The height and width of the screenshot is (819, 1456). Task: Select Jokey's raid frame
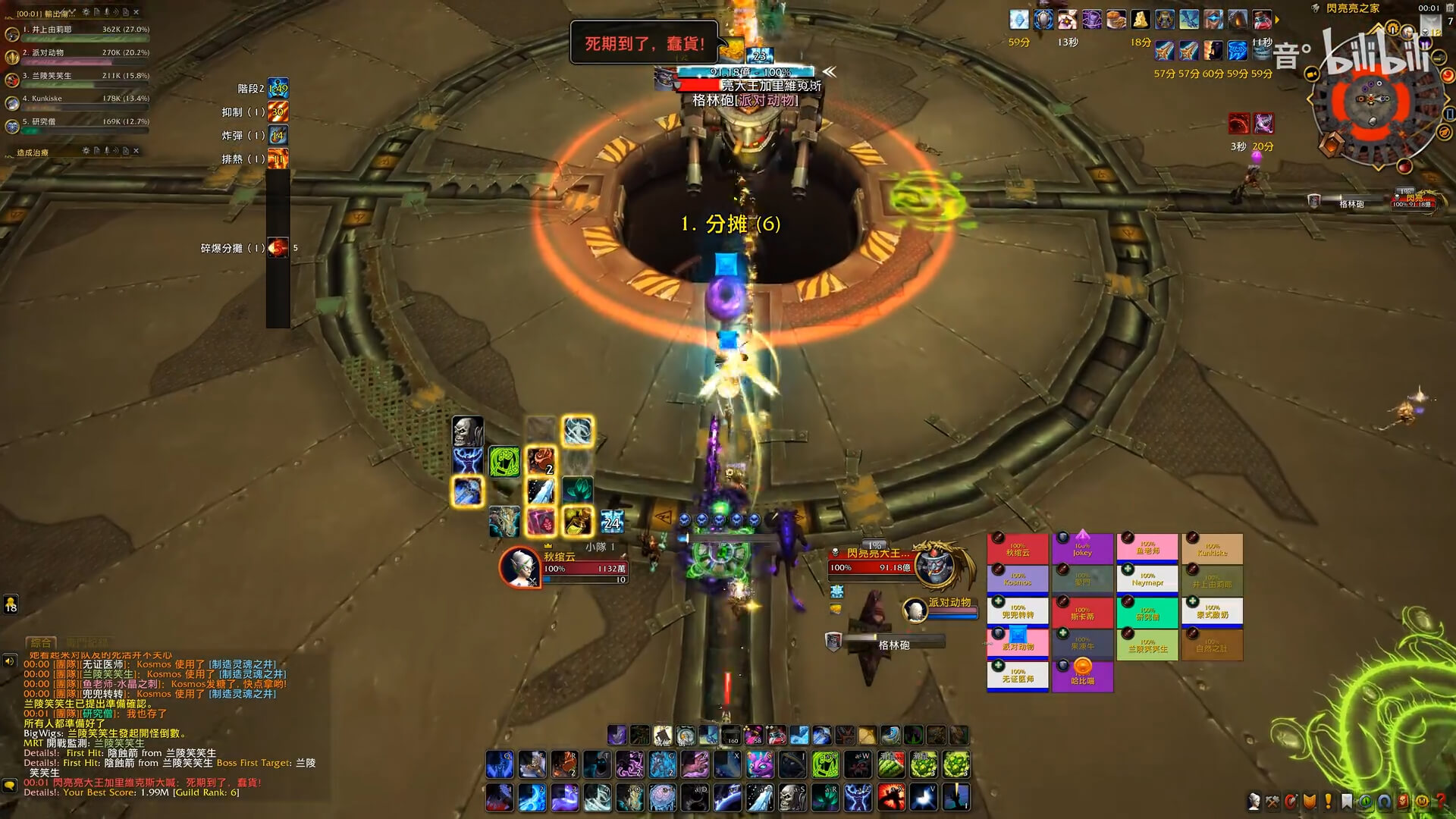(1082, 549)
